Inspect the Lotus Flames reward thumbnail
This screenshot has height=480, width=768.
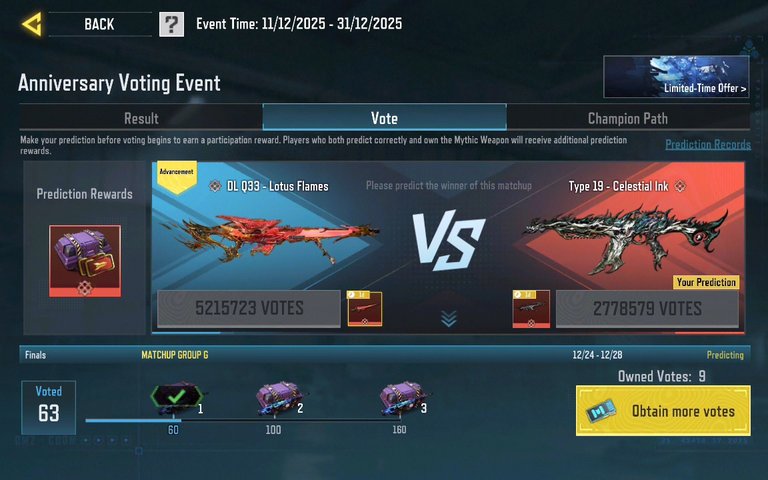point(364,309)
